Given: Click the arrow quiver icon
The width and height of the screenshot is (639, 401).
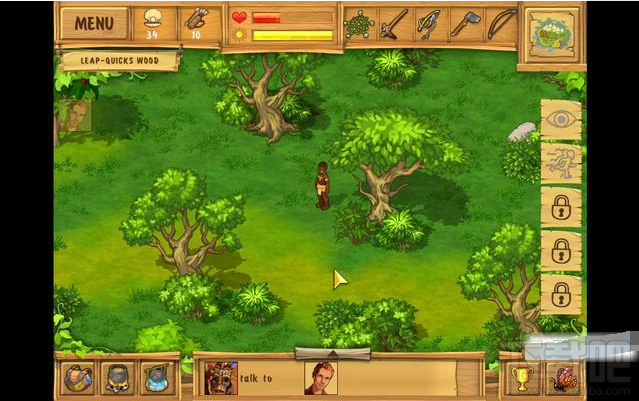Looking at the screenshot, I should click(x=195, y=18).
